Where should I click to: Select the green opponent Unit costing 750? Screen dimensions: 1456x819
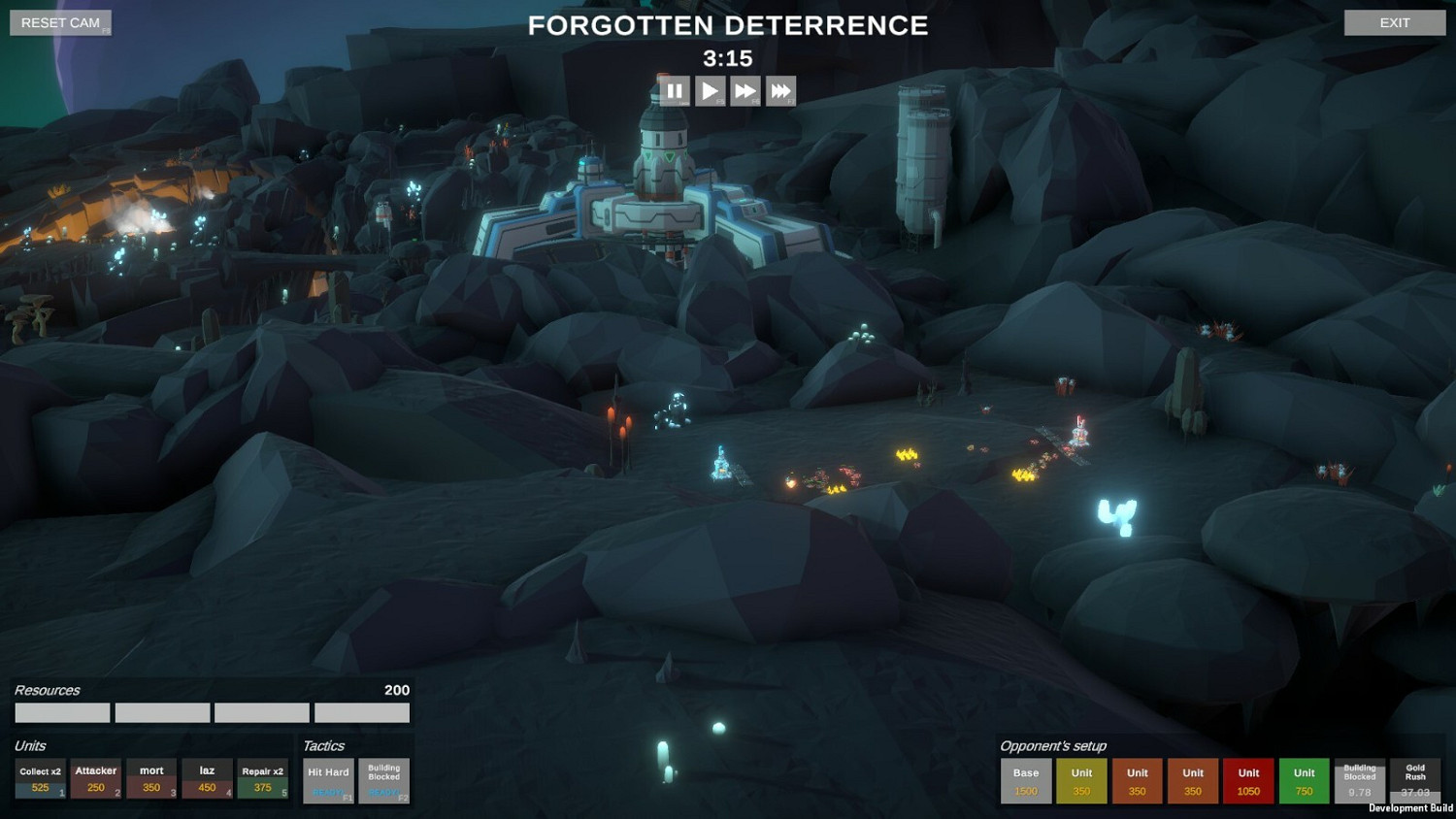pyautogui.click(x=1304, y=779)
